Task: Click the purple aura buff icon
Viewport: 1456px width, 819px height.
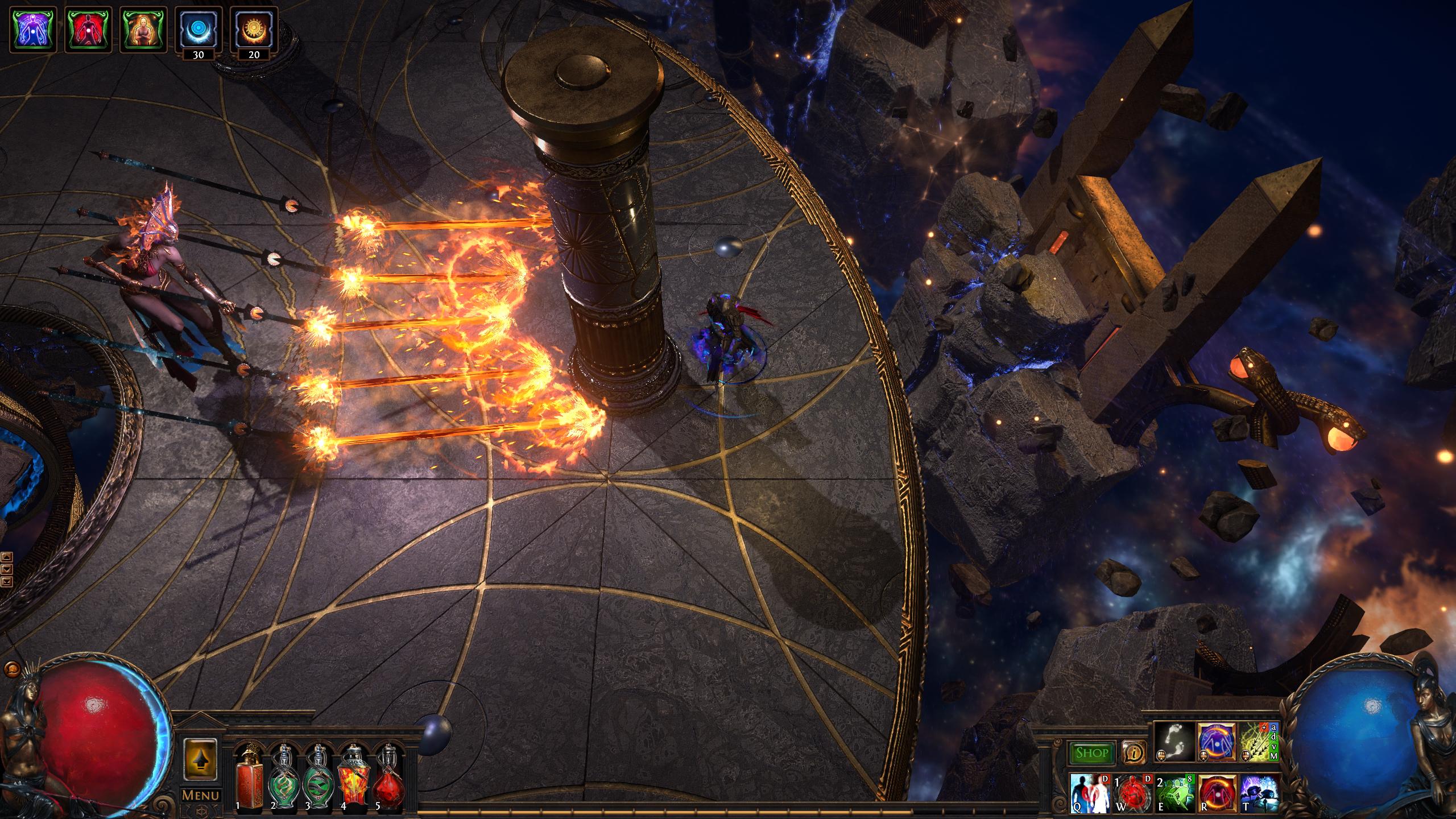Action: coord(34,30)
